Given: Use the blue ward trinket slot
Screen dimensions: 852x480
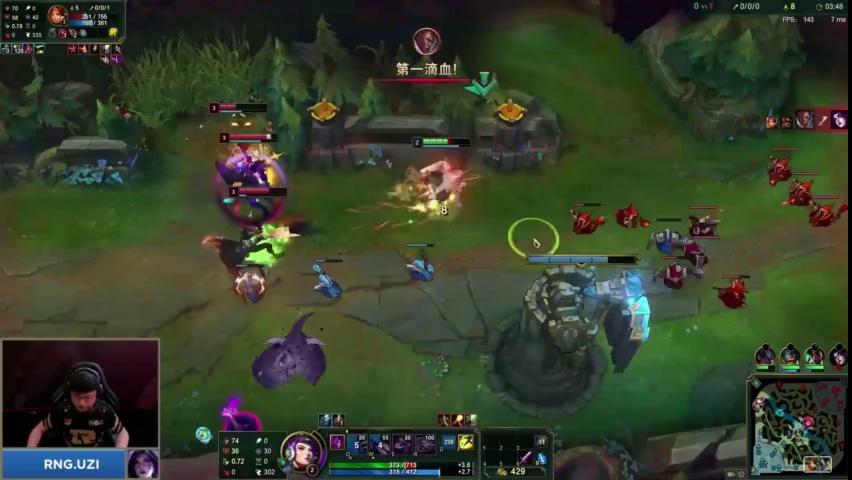Looking at the screenshot, I should tap(542, 458).
